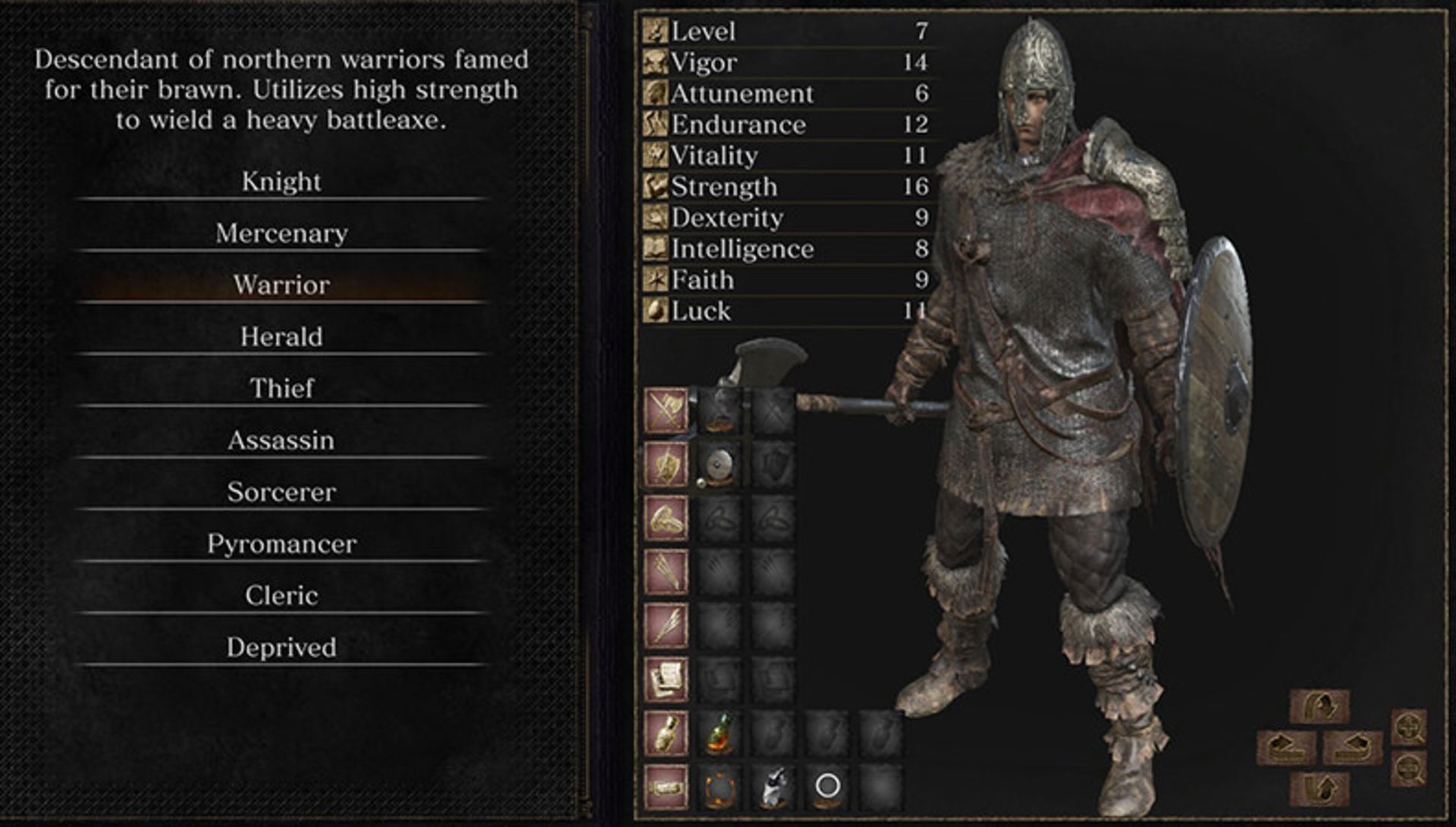Click the curved down-arrow rotate button
Image resolution: width=1456 pixels, height=827 pixels.
pos(1319,706)
